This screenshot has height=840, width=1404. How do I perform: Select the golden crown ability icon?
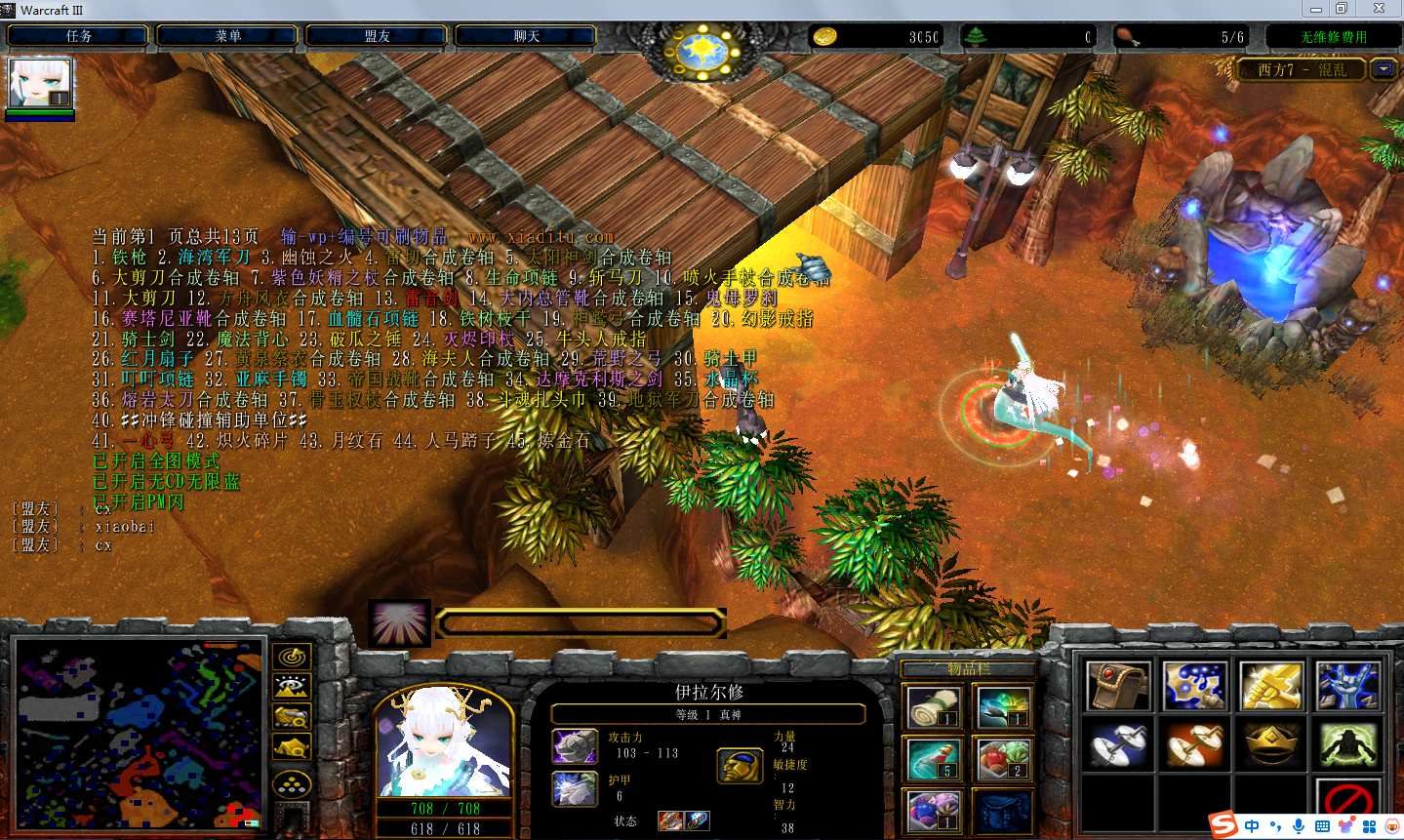pyautogui.click(x=1271, y=744)
